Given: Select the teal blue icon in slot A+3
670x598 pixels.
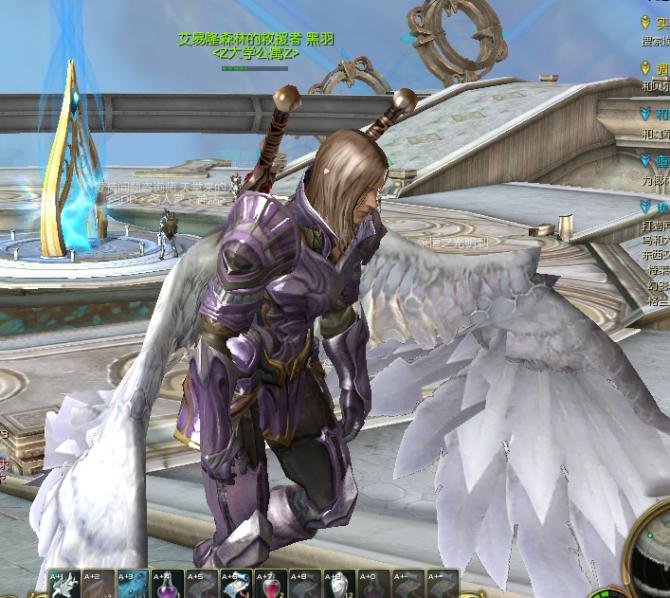Looking at the screenshot, I should coord(132,585).
